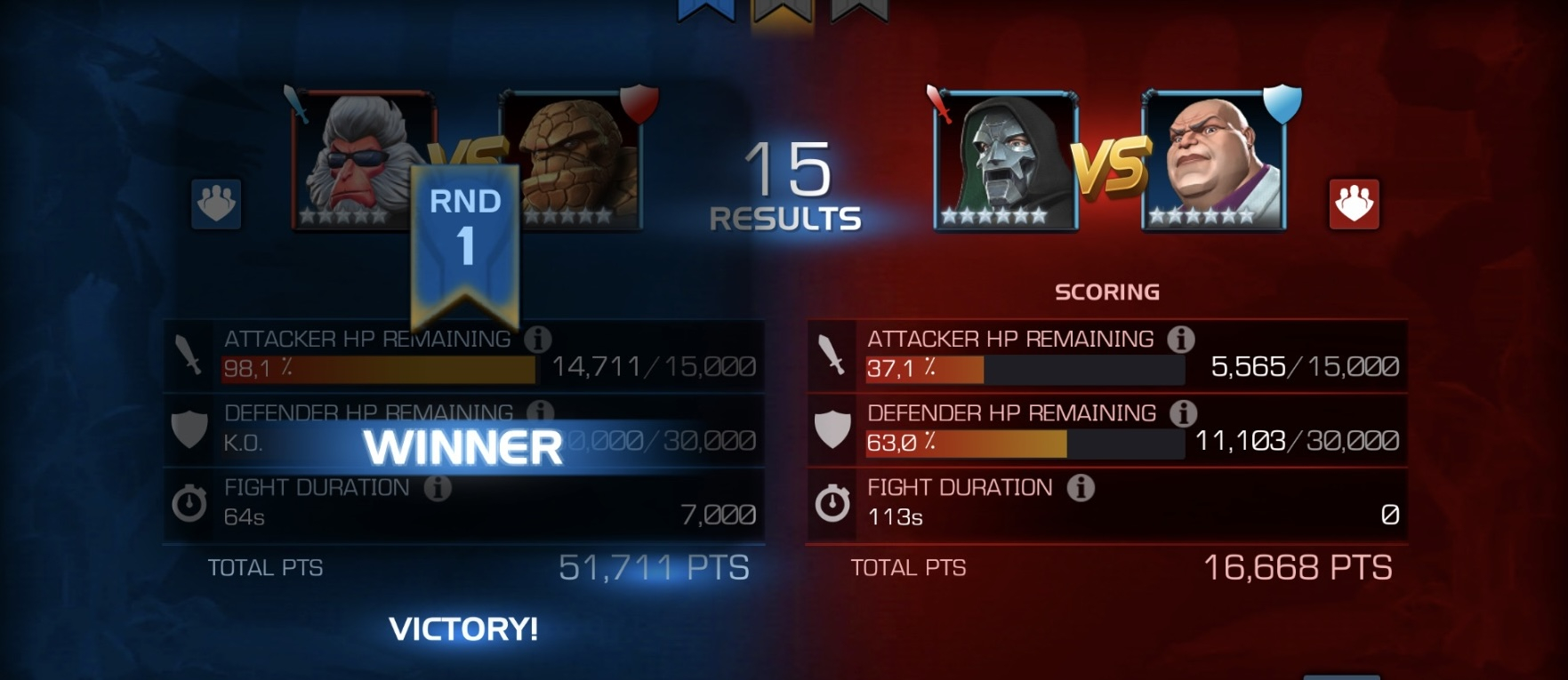Click the 15 RESULTS heading
The height and width of the screenshot is (680, 1568).
(x=786, y=187)
